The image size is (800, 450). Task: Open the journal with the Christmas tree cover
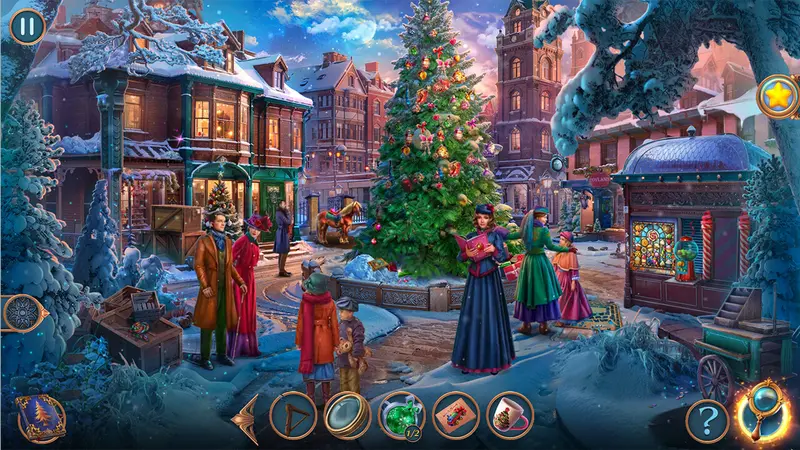pos(41,416)
